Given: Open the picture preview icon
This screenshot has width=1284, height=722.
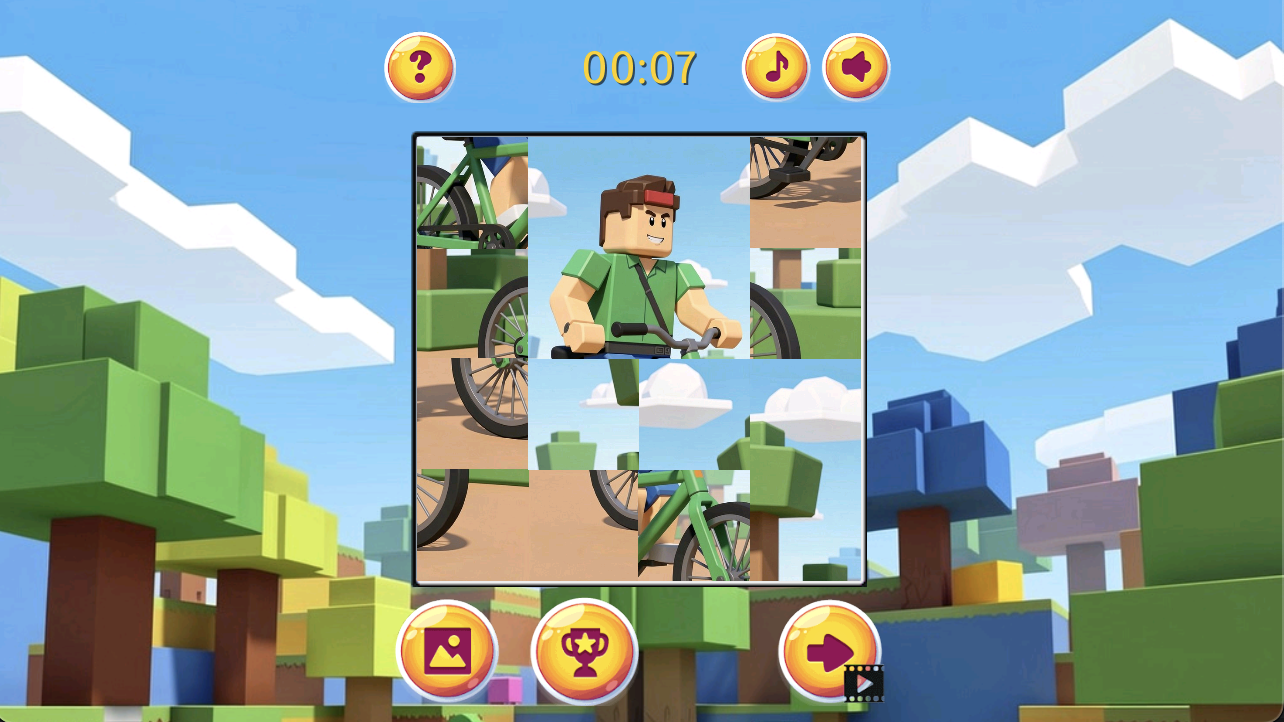Looking at the screenshot, I should pyautogui.click(x=447, y=650).
